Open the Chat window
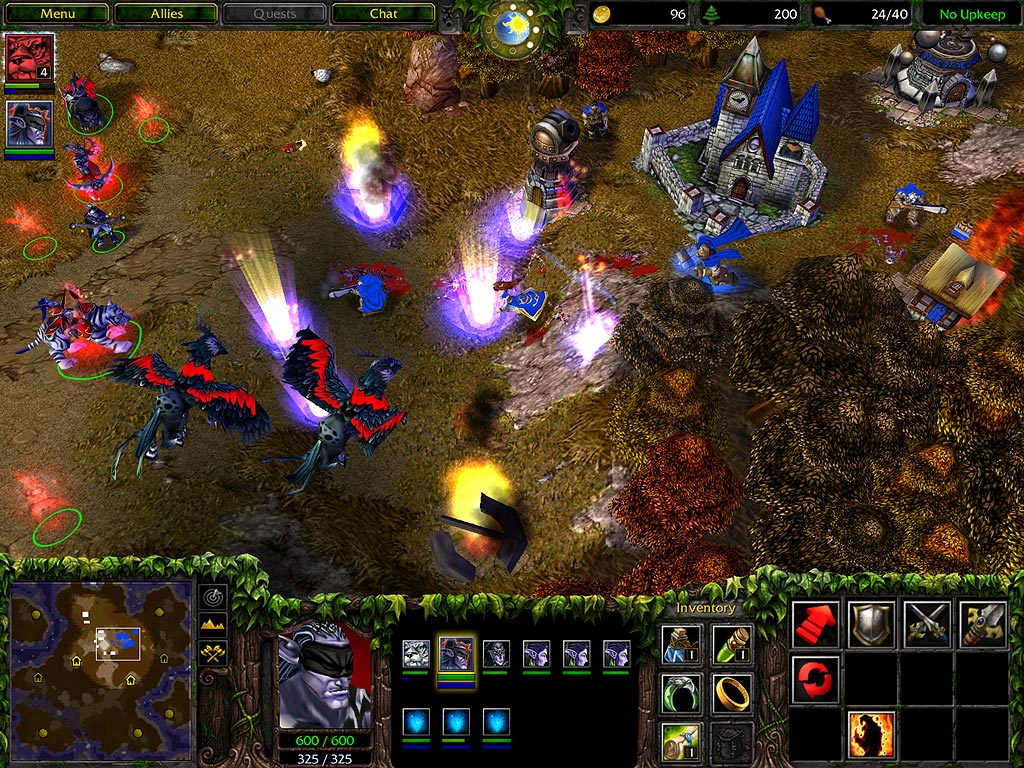 coord(383,14)
